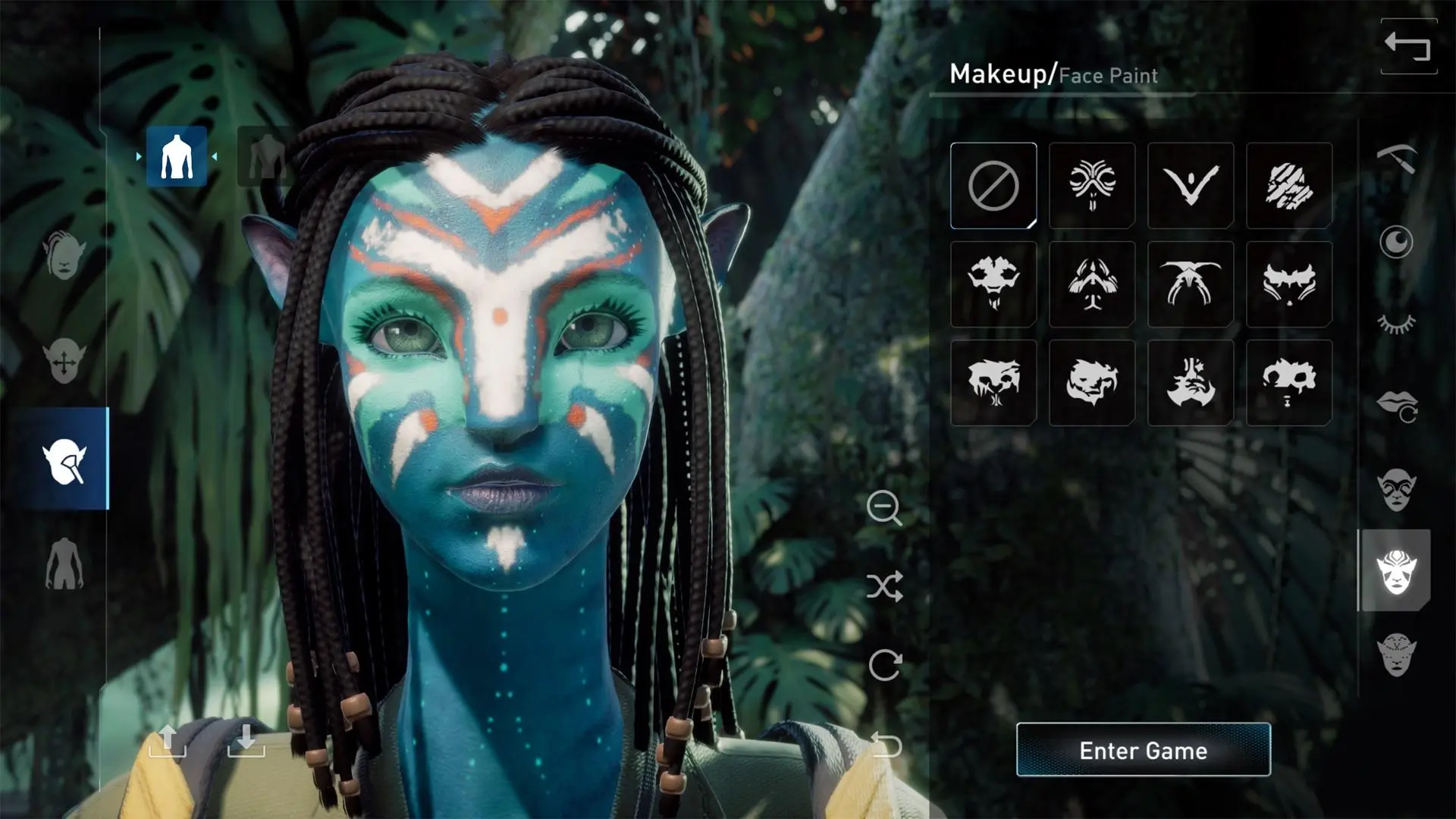
Task: Select the V-shaped face paint pattern
Action: click(1190, 186)
